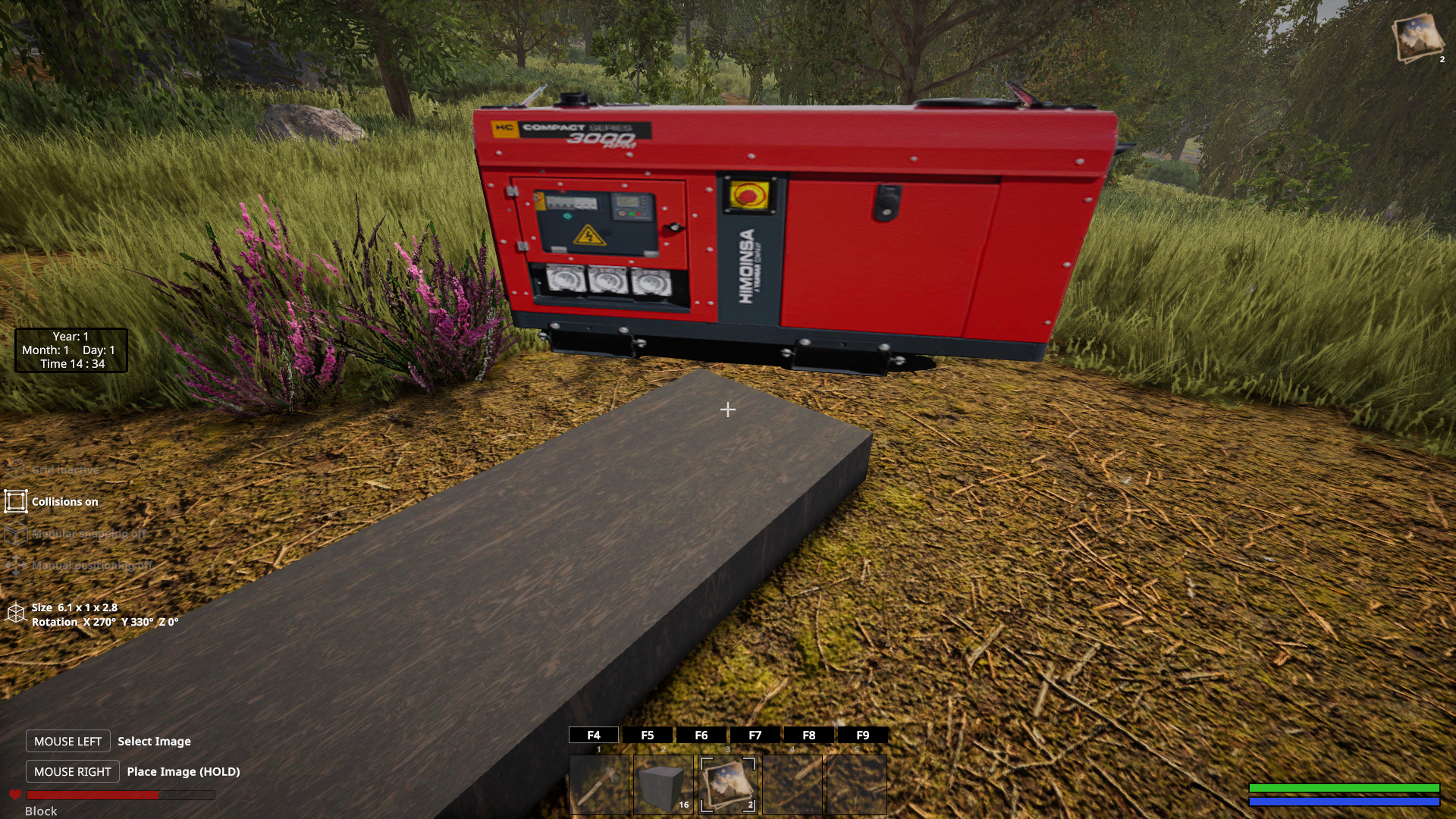Select the dark block stack slot
Viewport: 1456px width, 819px height.
coord(664,785)
